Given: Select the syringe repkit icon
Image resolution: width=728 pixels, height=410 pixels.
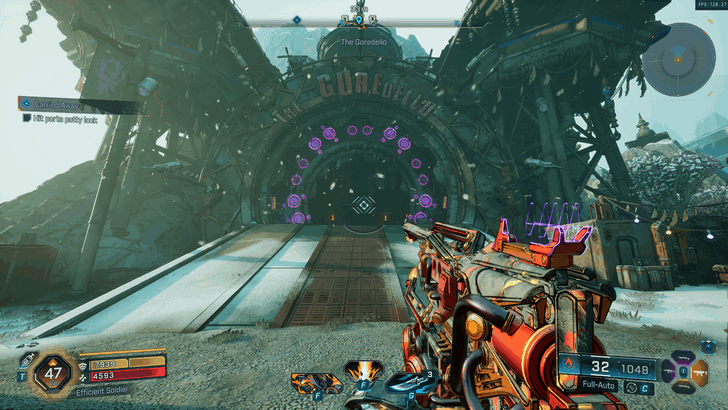Looking at the screenshot, I should tap(23, 361).
